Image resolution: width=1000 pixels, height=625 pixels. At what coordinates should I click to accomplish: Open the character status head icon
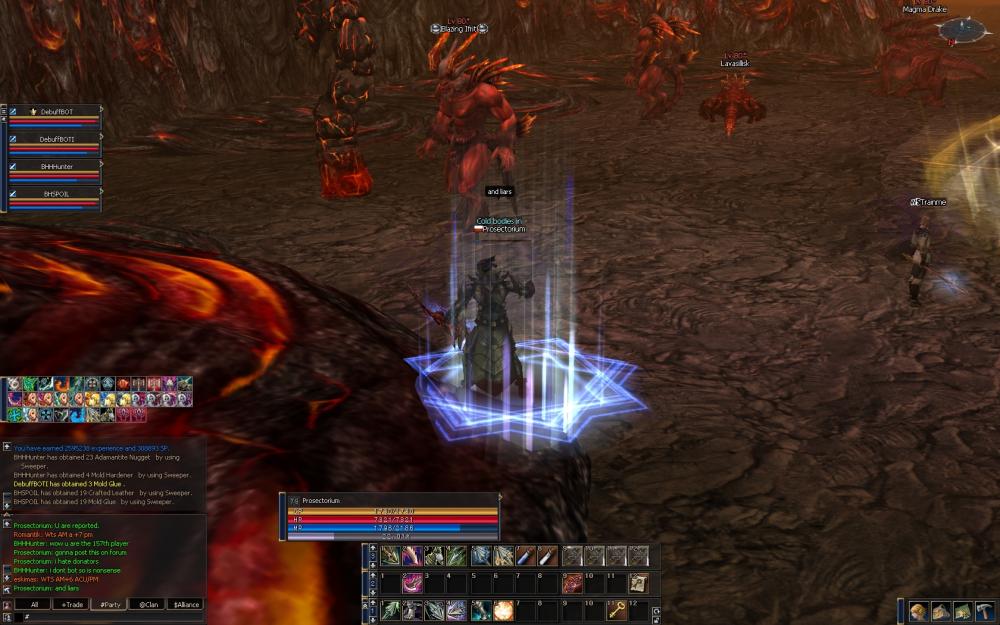coord(919,611)
